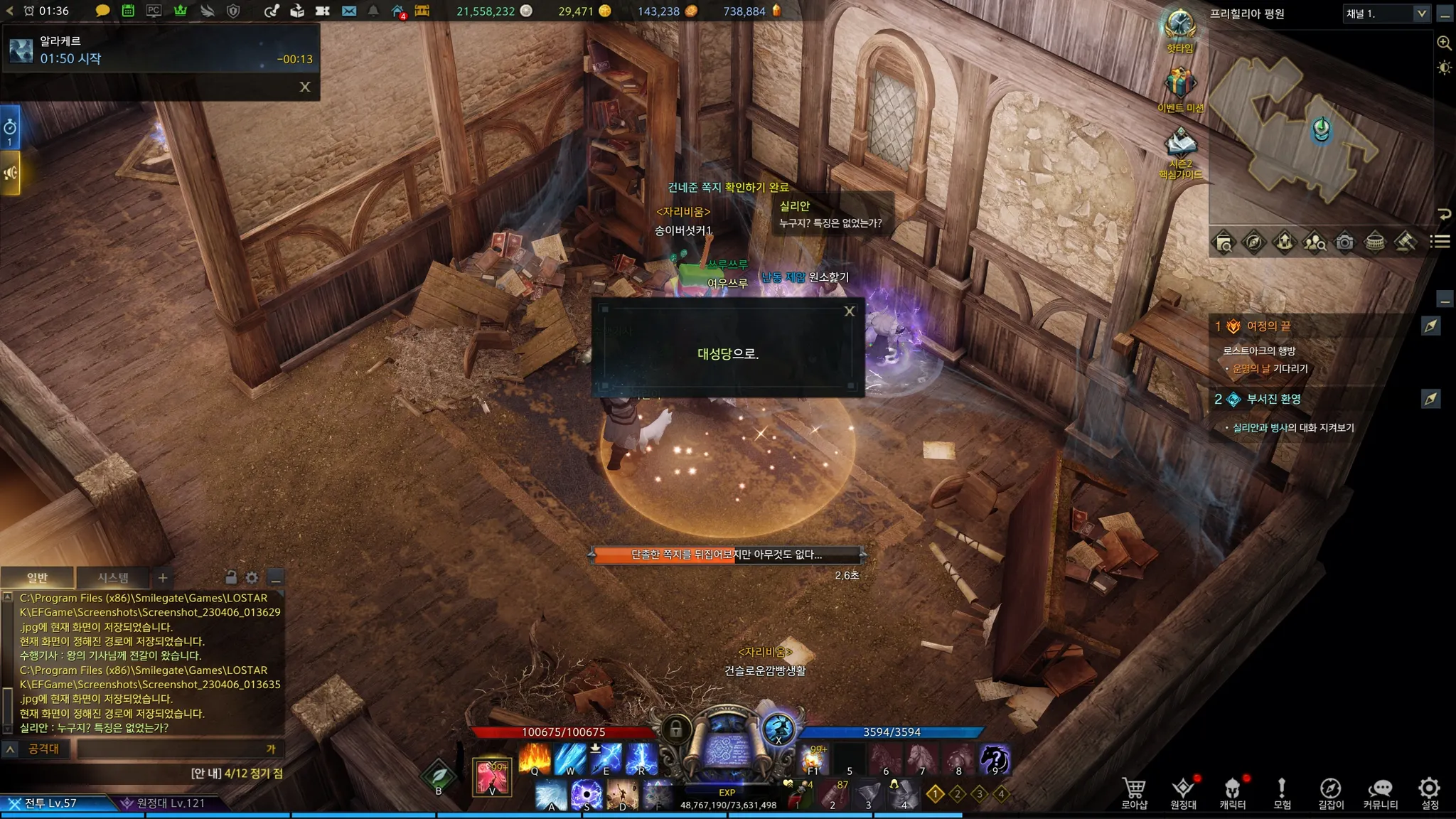
Task: Select the 여정의 끝 quest tracker entry
Action: (1268, 326)
